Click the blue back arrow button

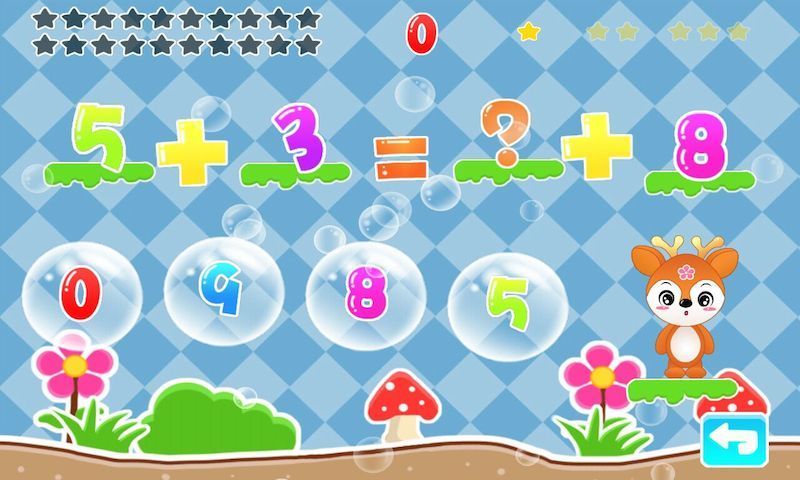pos(734,440)
